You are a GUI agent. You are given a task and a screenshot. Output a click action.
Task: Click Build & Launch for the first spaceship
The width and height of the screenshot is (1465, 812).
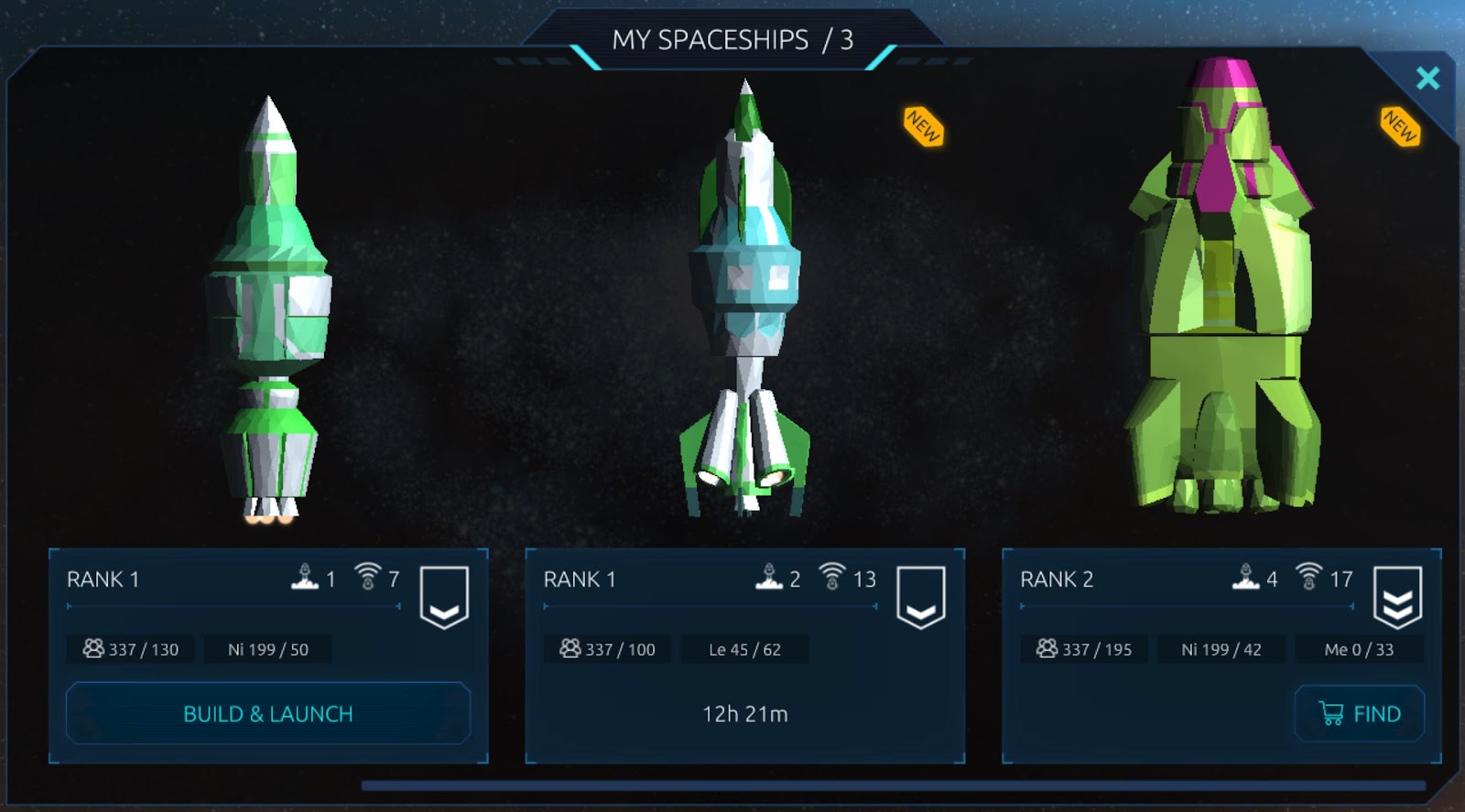267,714
